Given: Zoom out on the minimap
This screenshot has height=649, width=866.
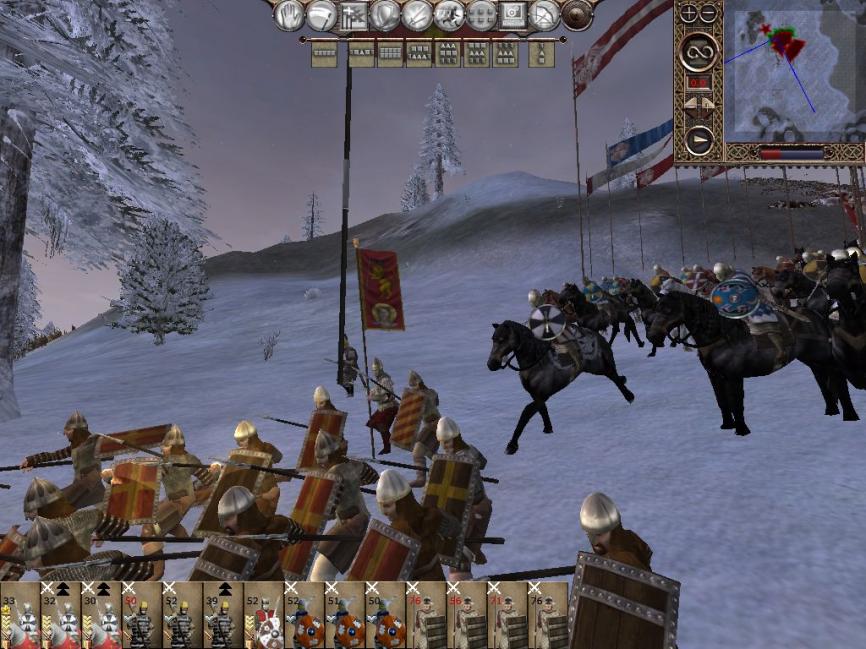Looking at the screenshot, I should coord(709,14).
